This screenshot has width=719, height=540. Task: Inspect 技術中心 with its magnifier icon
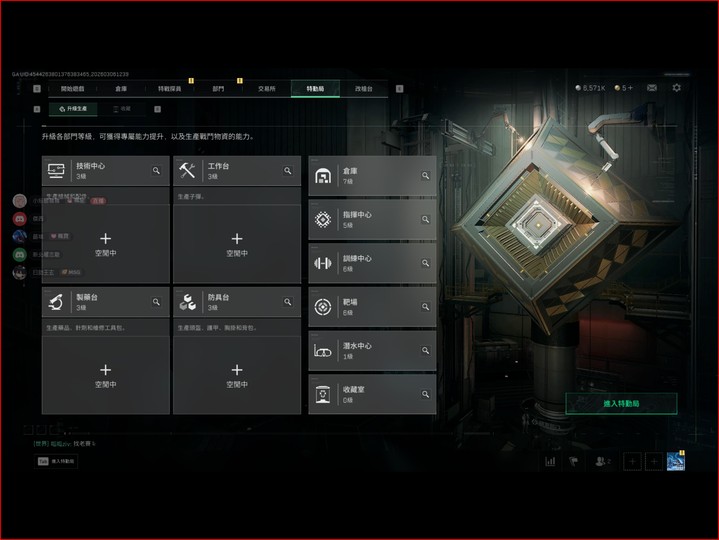[x=156, y=171]
